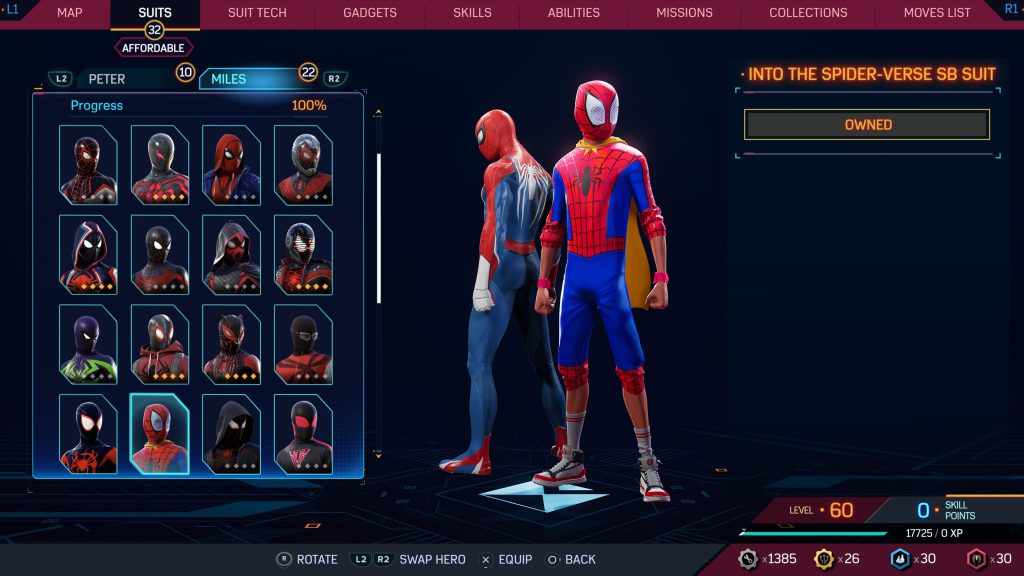
Task: Open the Missions tab
Action: coord(684,13)
